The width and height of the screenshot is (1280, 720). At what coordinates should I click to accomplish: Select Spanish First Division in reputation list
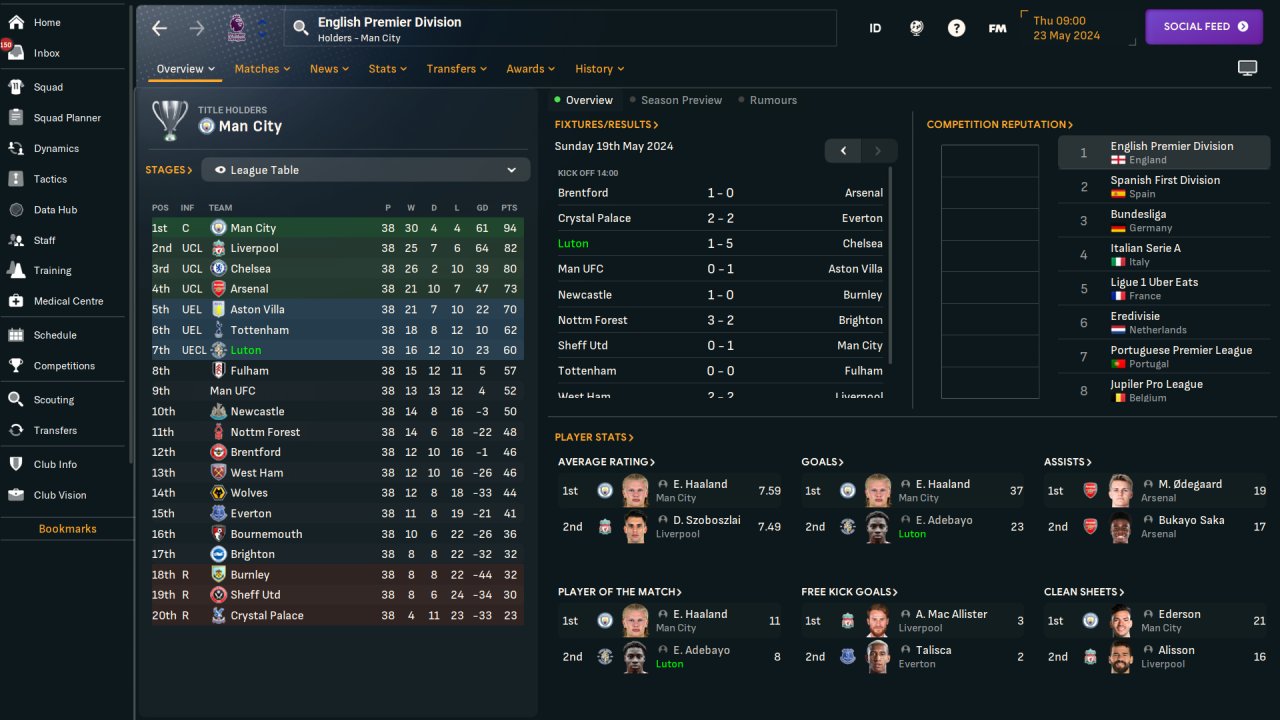[x=1164, y=186]
